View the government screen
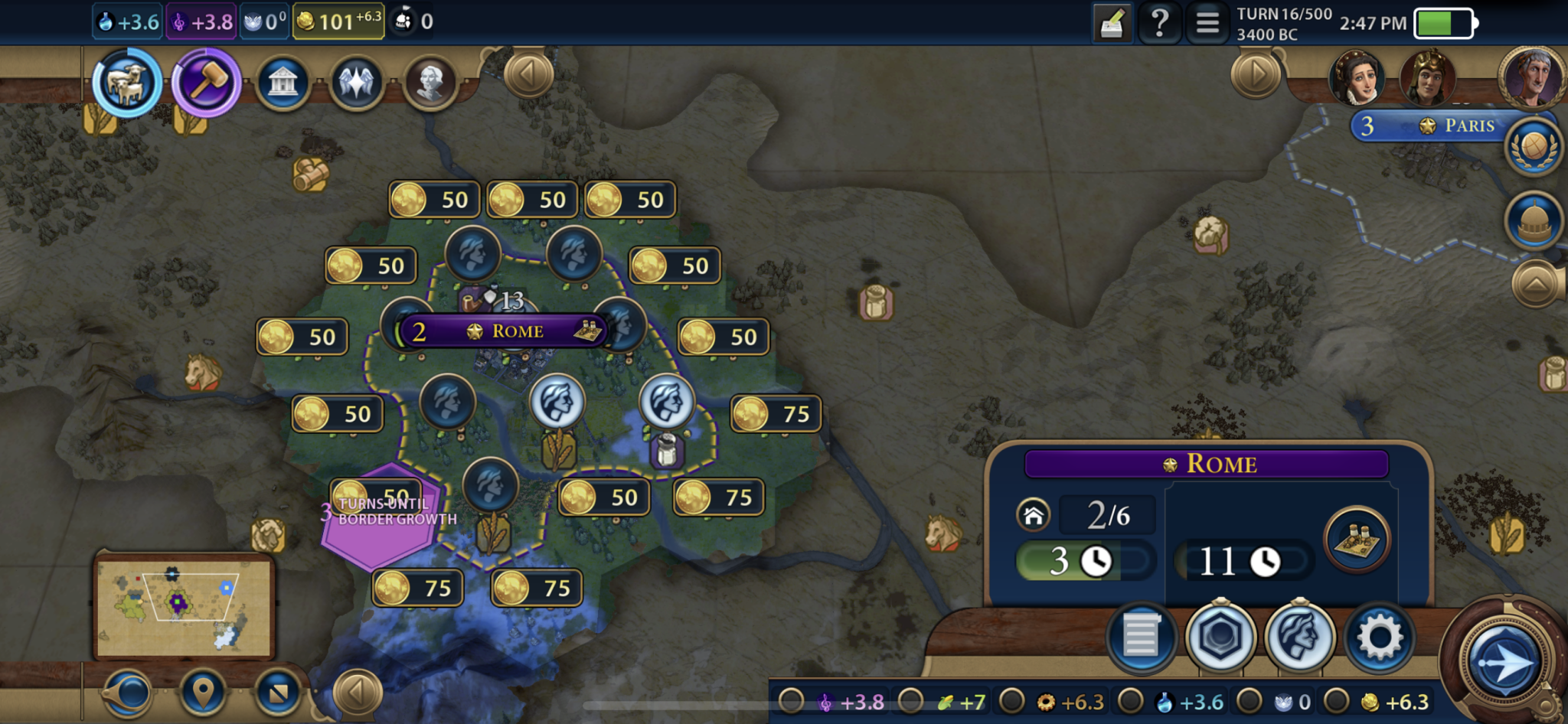The image size is (1568, 724). tap(283, 83)
